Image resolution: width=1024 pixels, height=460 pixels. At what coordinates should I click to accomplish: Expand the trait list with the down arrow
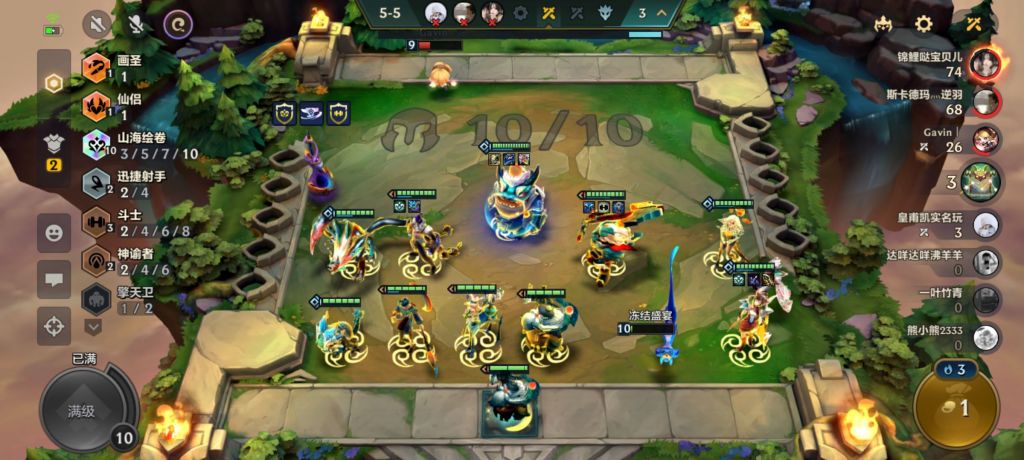pos(94,325)
